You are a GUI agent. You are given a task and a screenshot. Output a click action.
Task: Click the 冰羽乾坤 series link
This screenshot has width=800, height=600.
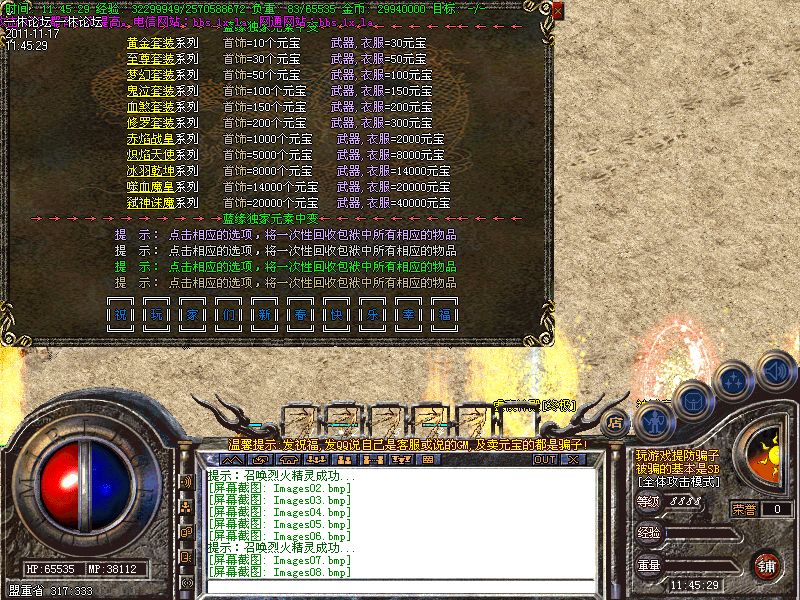pos(151,171)
